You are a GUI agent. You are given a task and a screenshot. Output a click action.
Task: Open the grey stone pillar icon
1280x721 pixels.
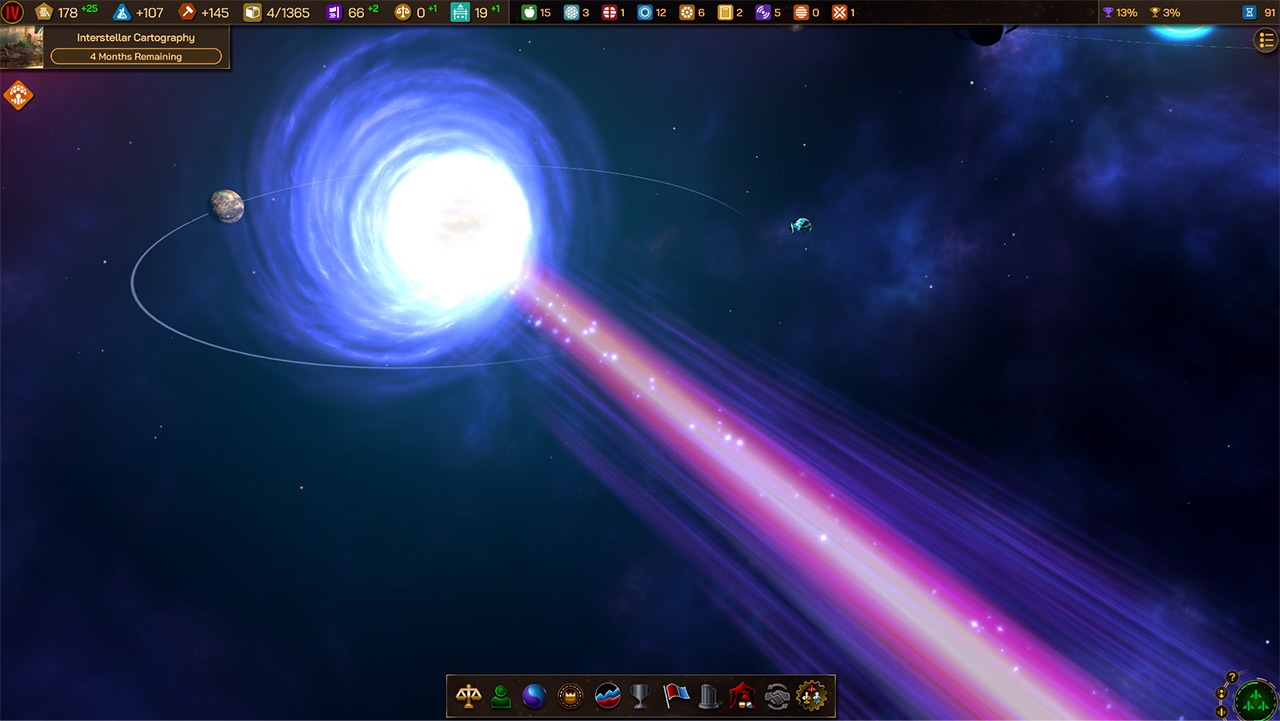click(709, 696)
